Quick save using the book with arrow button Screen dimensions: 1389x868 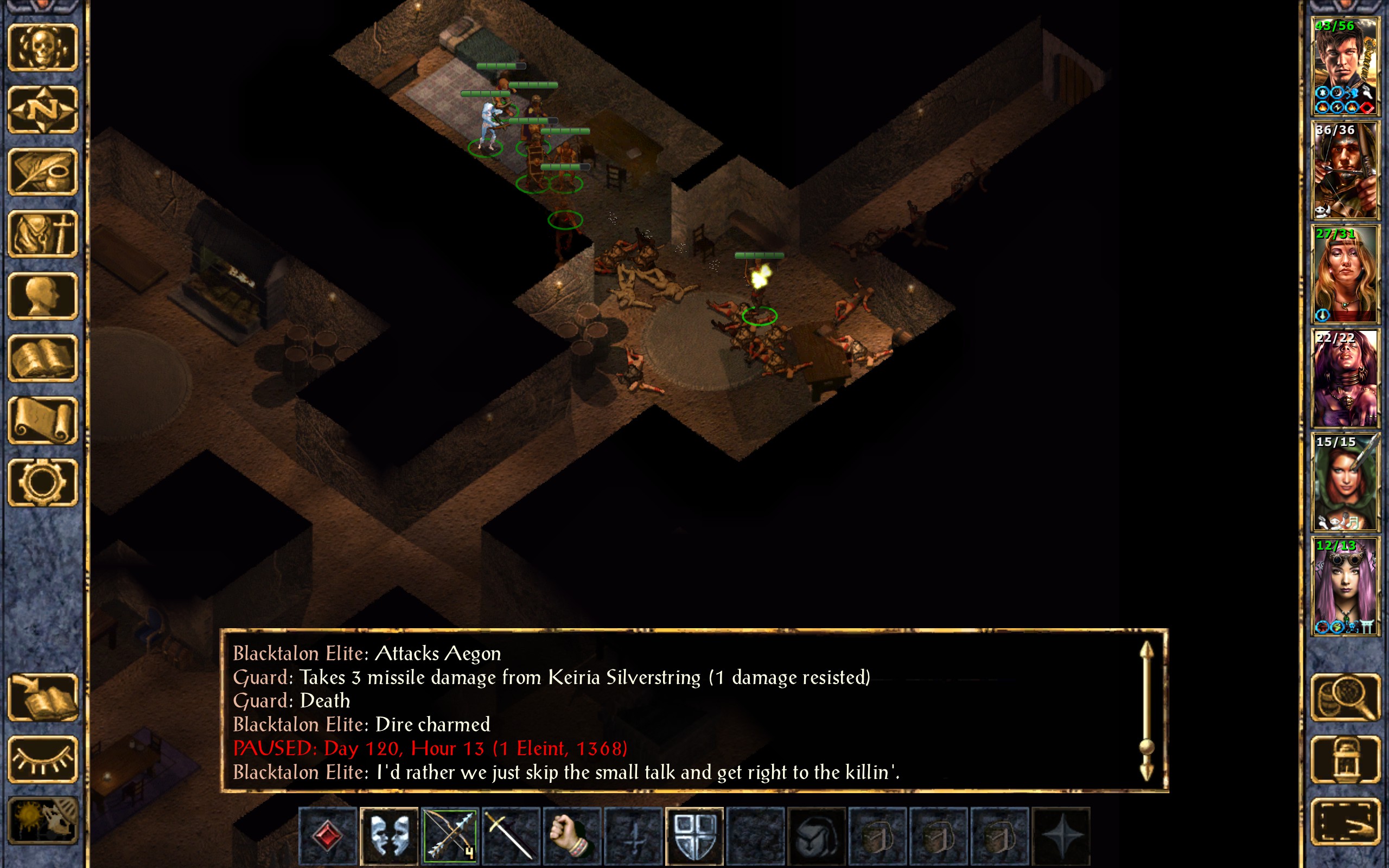[43, 697]
